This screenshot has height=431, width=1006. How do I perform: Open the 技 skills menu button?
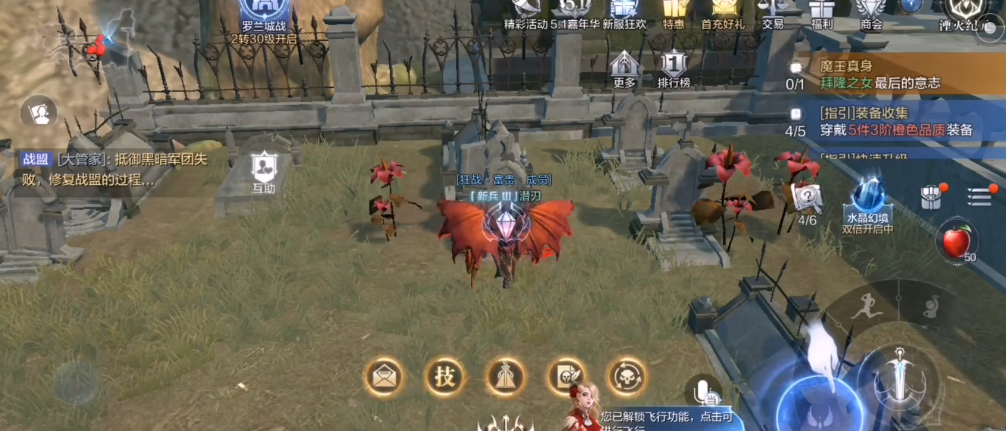[445, 376]
